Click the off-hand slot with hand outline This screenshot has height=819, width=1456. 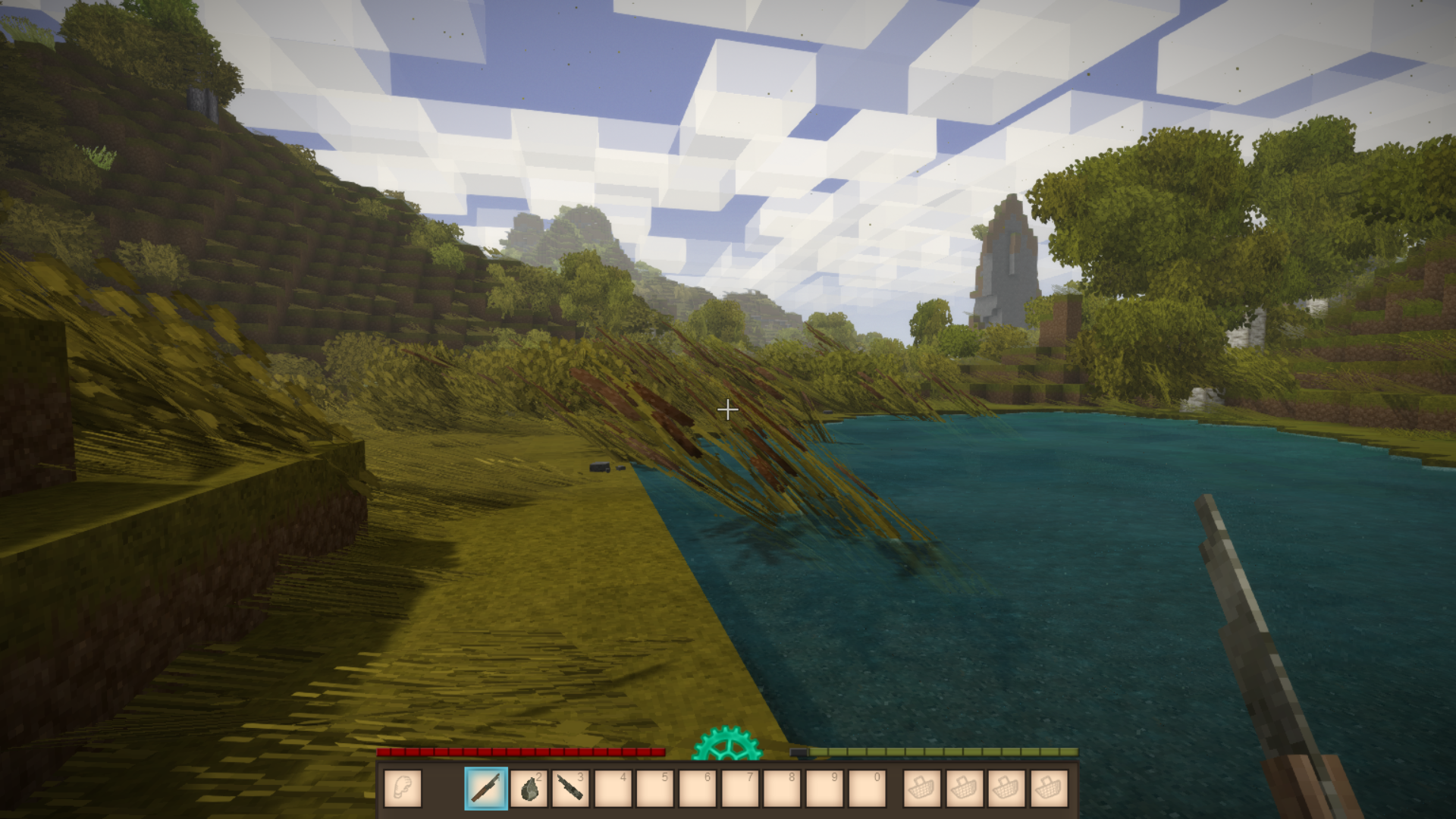[x=403, y=789]
